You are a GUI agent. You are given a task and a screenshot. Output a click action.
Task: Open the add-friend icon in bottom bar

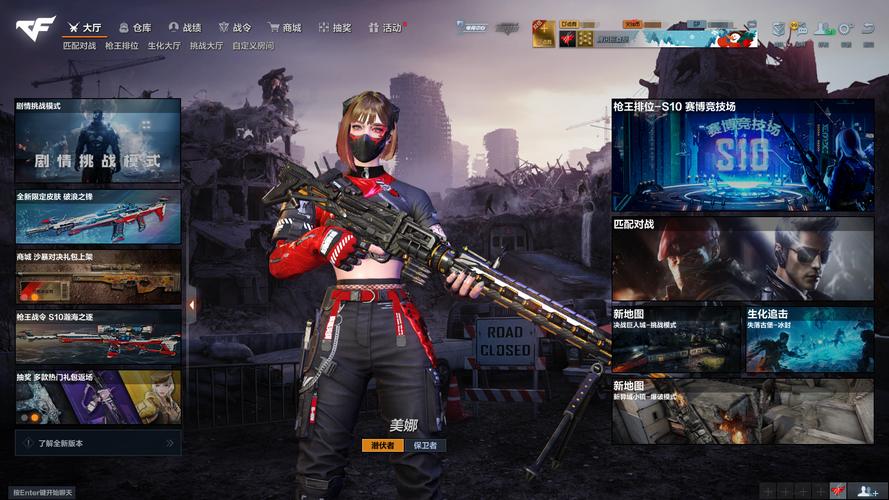click(x=865, y=491)
